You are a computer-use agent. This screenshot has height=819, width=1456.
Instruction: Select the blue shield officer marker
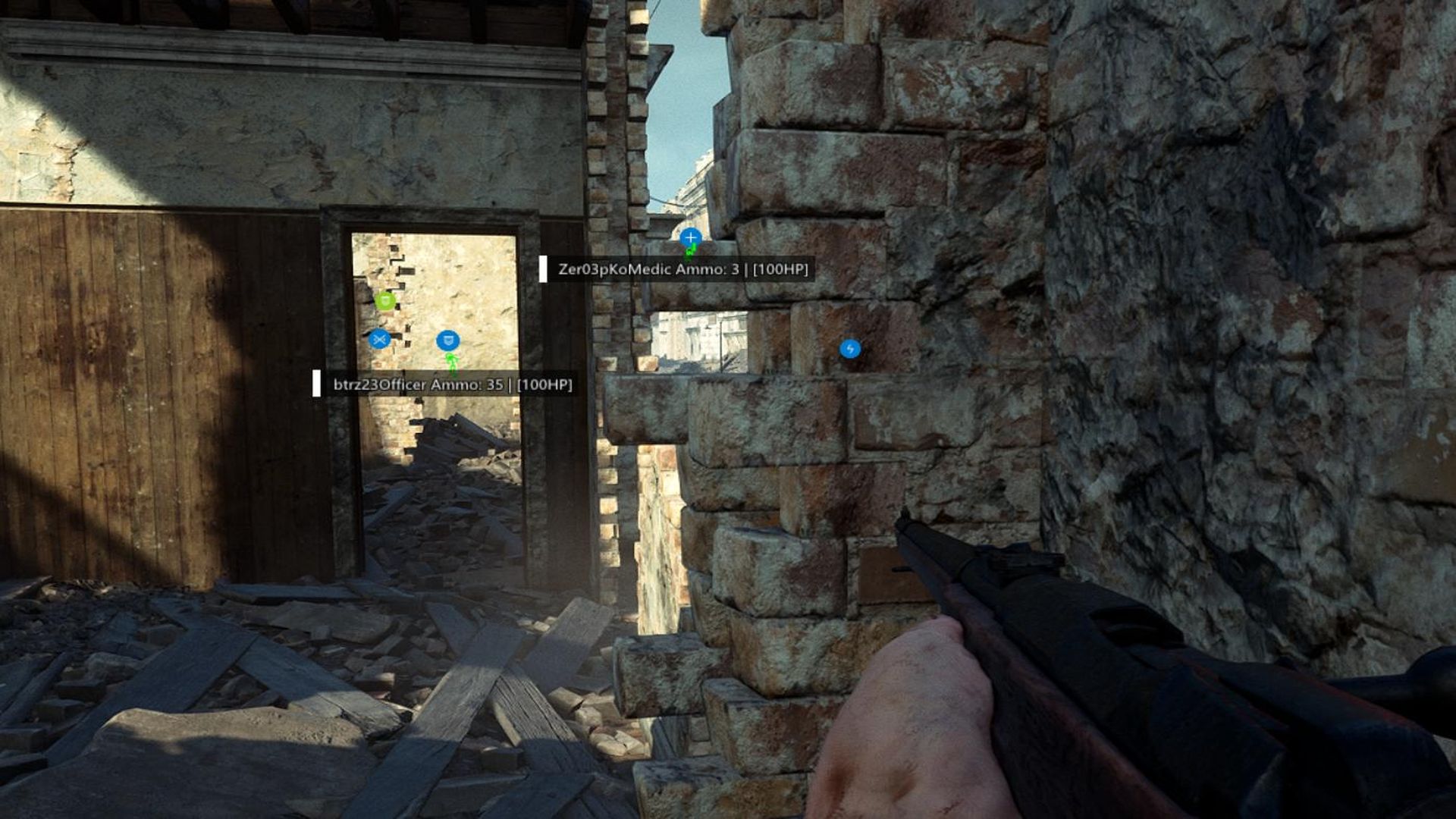tap(448, 340)
